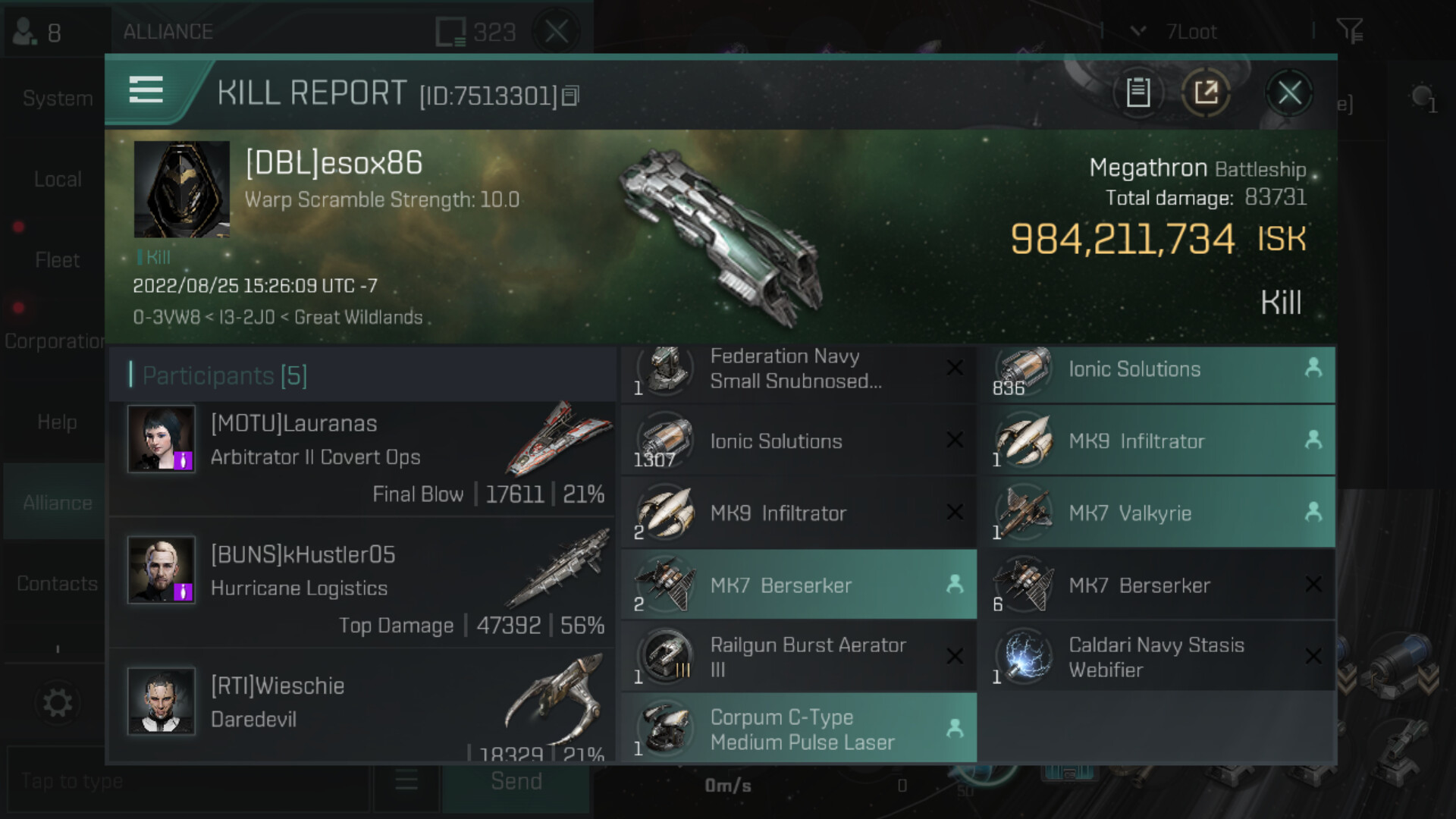Select the MK7 Valkyrie drone item

coord(1156,513)
